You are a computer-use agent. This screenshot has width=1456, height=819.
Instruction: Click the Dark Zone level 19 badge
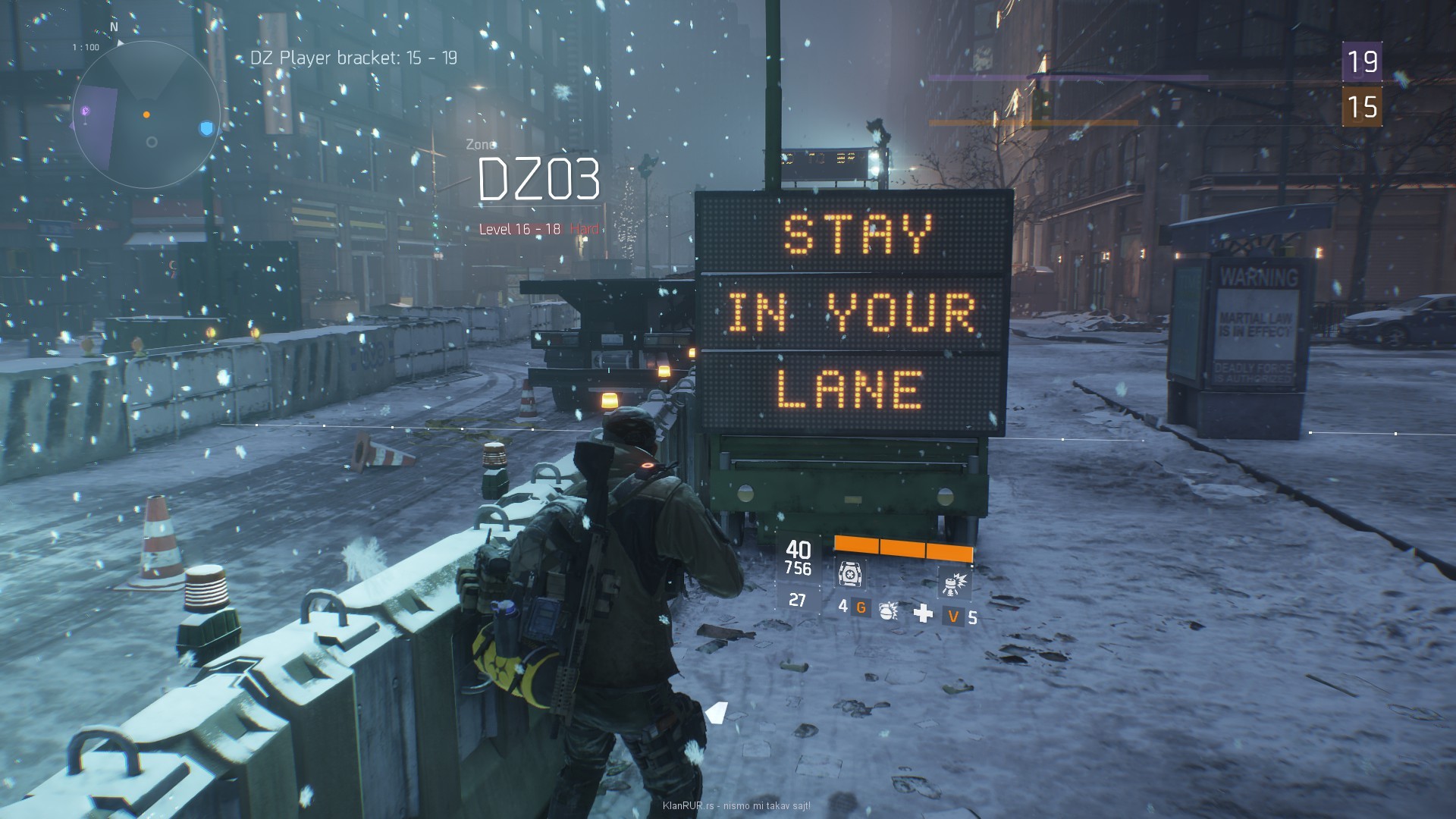pyautogui.click(x=1362, y=62)
